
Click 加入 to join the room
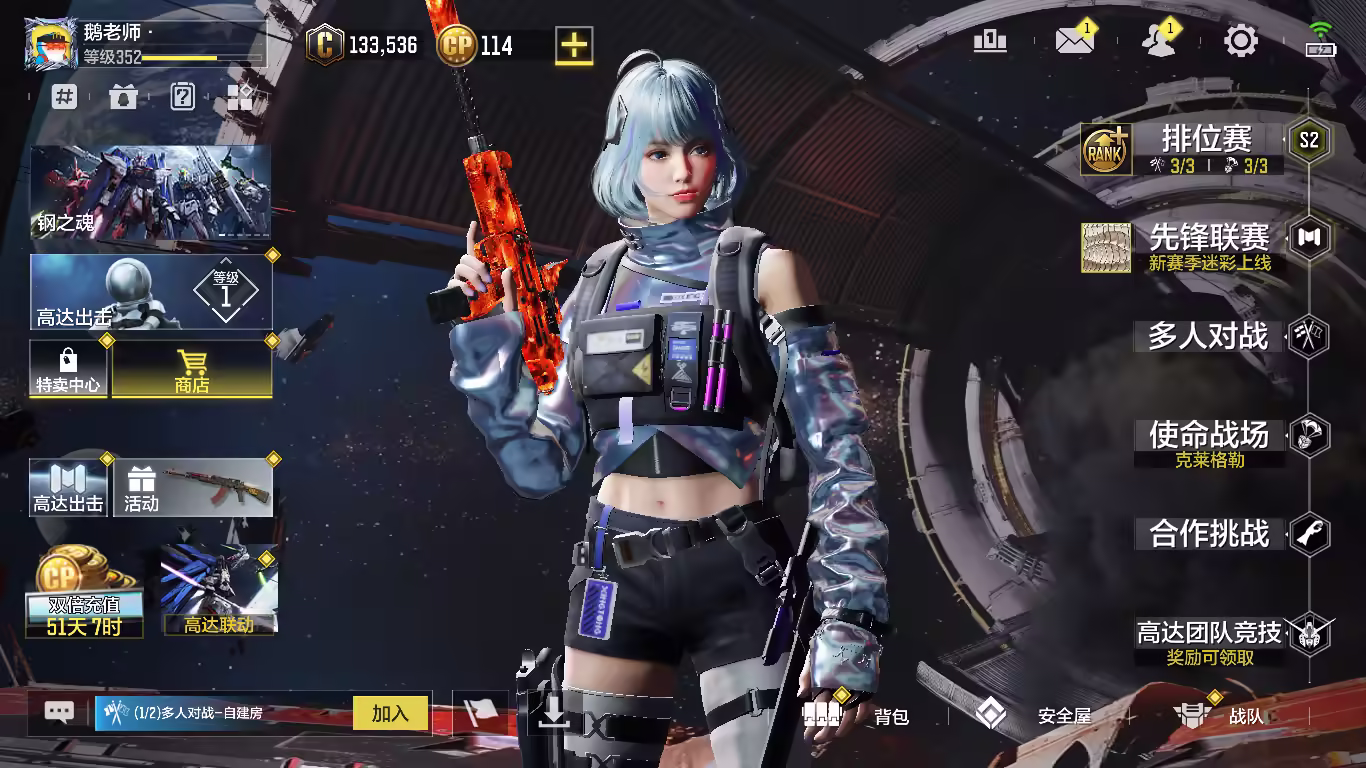(390, 713)
